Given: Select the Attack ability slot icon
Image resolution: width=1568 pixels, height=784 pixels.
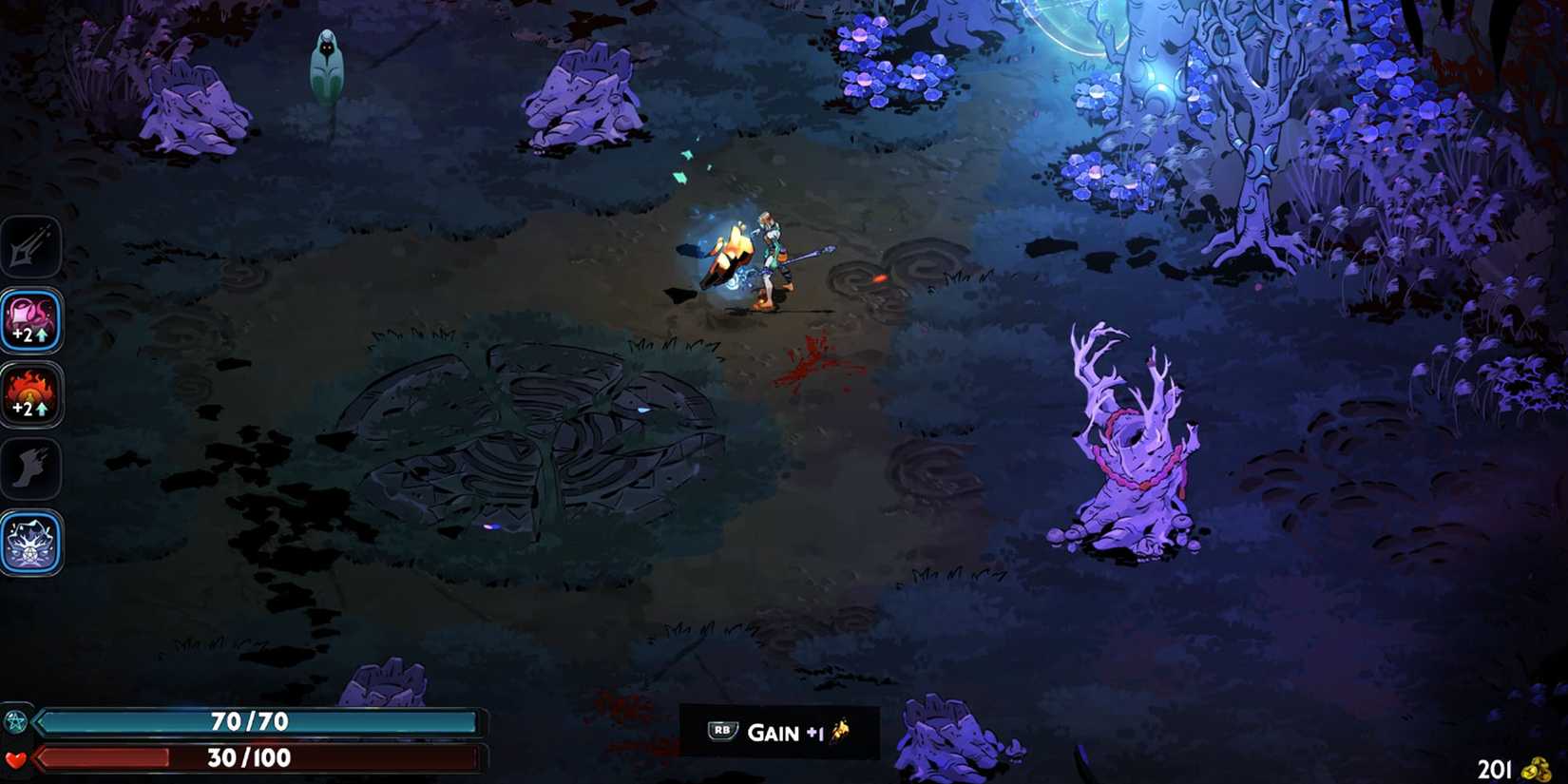Looking at the screenshot, I should [x=31, y=245].
